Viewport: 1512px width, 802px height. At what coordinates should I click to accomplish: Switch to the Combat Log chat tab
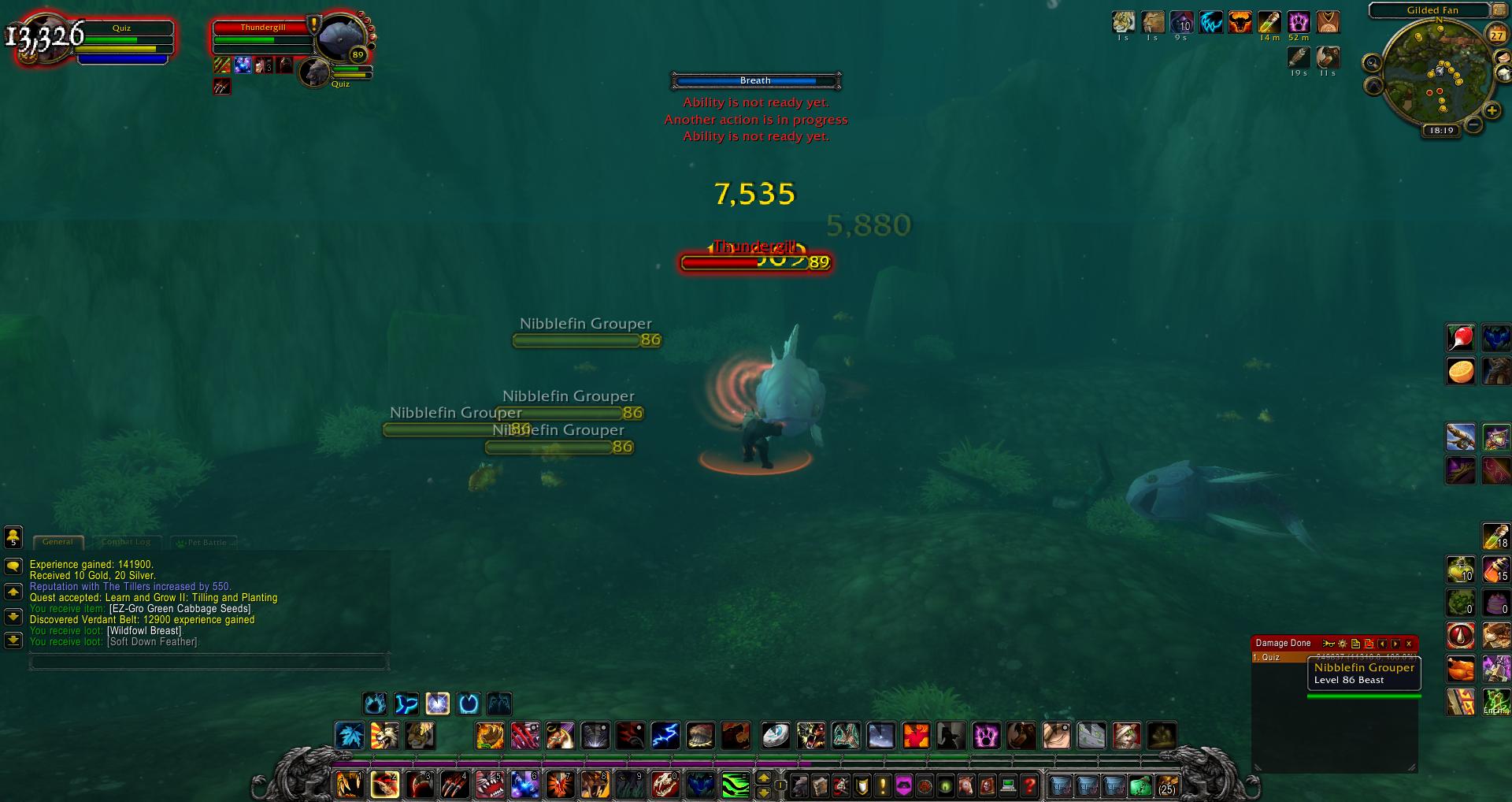click(126, 542)
